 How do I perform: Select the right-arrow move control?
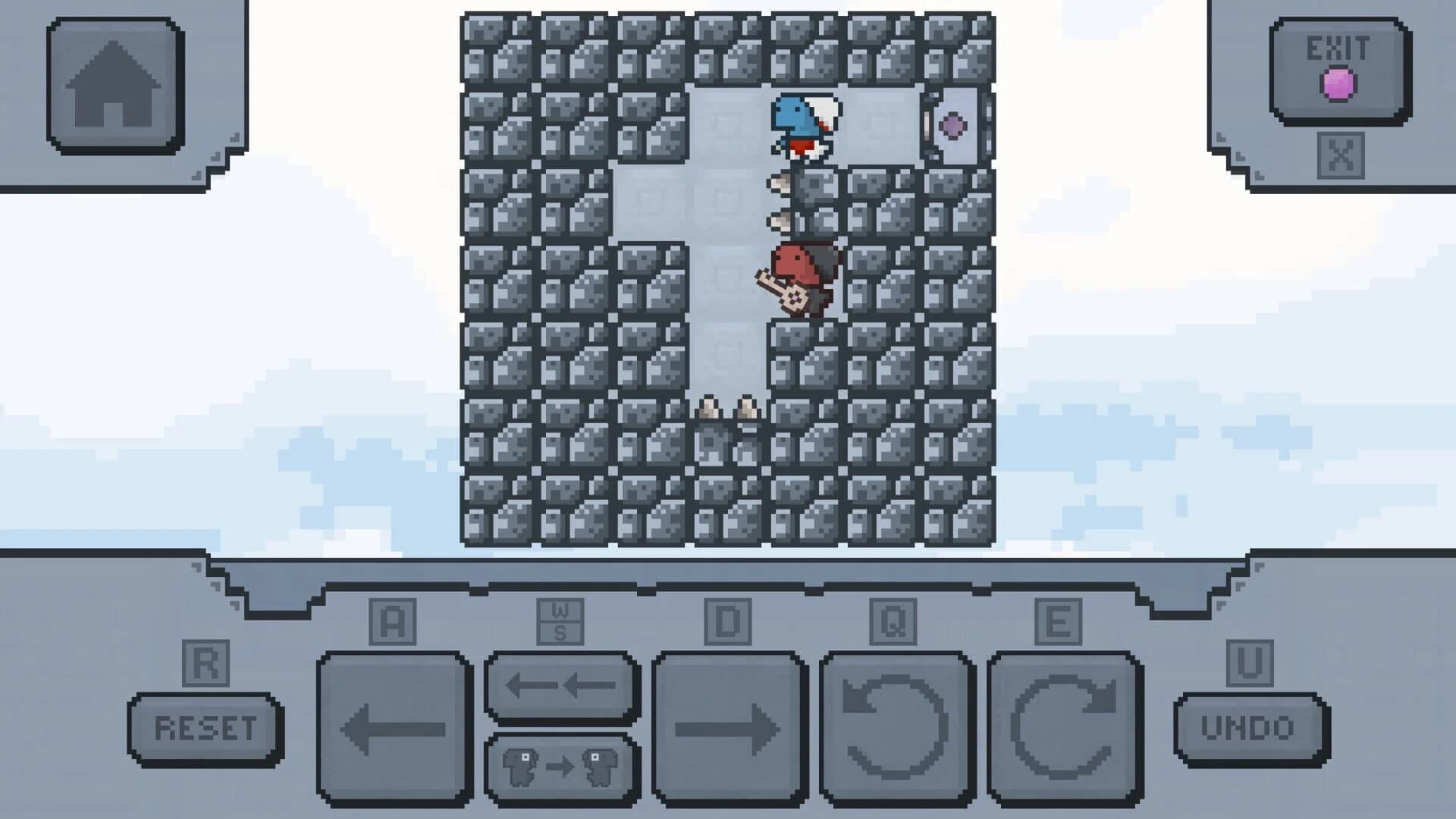pos(730,726)
